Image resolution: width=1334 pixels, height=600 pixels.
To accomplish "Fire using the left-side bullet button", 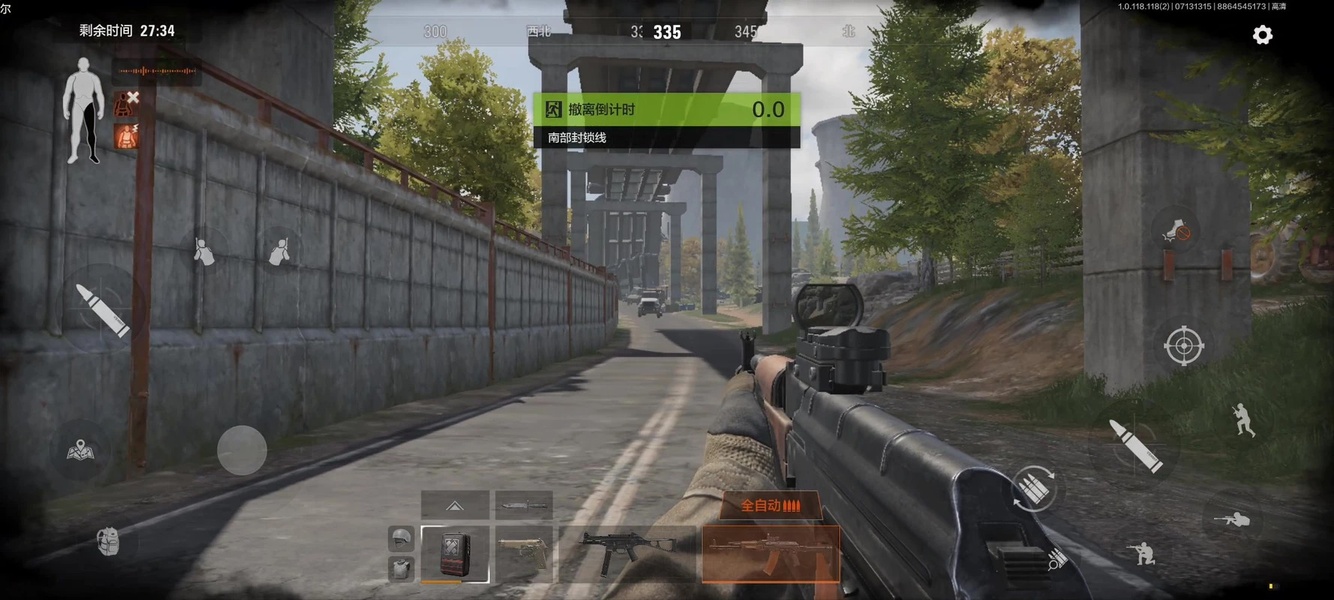I will (103, 309).
